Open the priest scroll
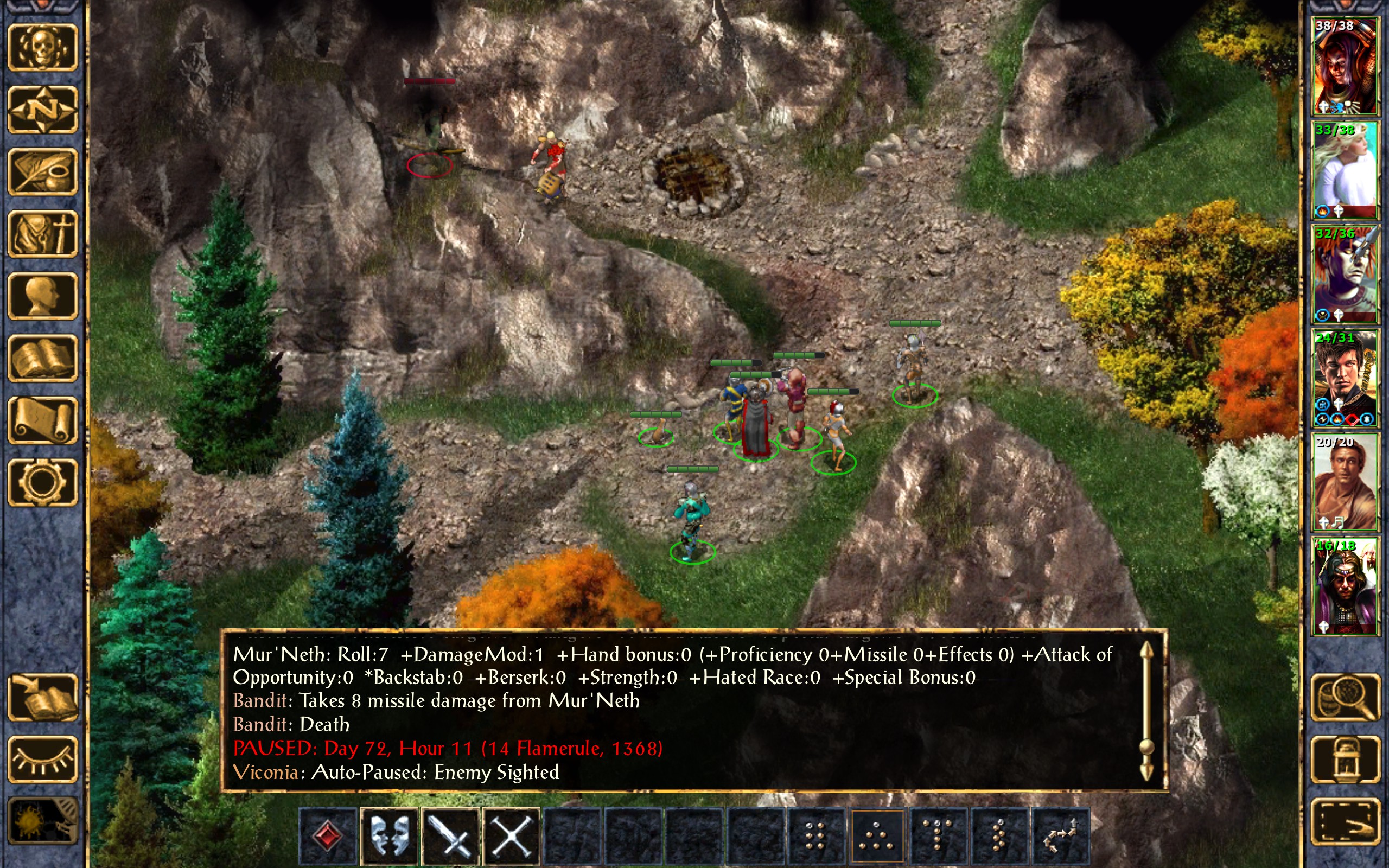The width and height of the screenshot is (1389, 868). pyautogui.click(x=43, y=420)
